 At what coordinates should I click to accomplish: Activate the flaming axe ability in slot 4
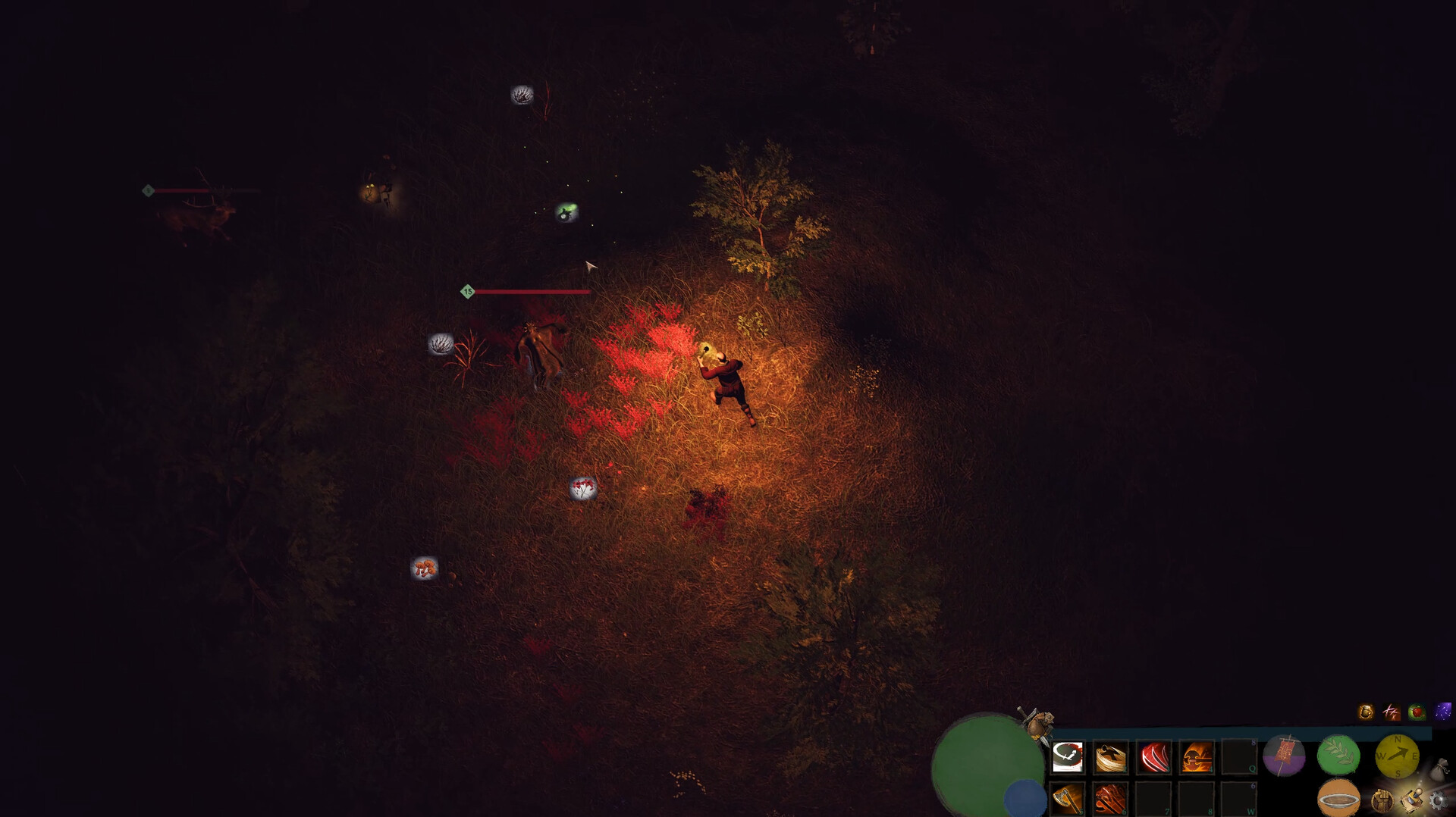[x=1197, y=756]
